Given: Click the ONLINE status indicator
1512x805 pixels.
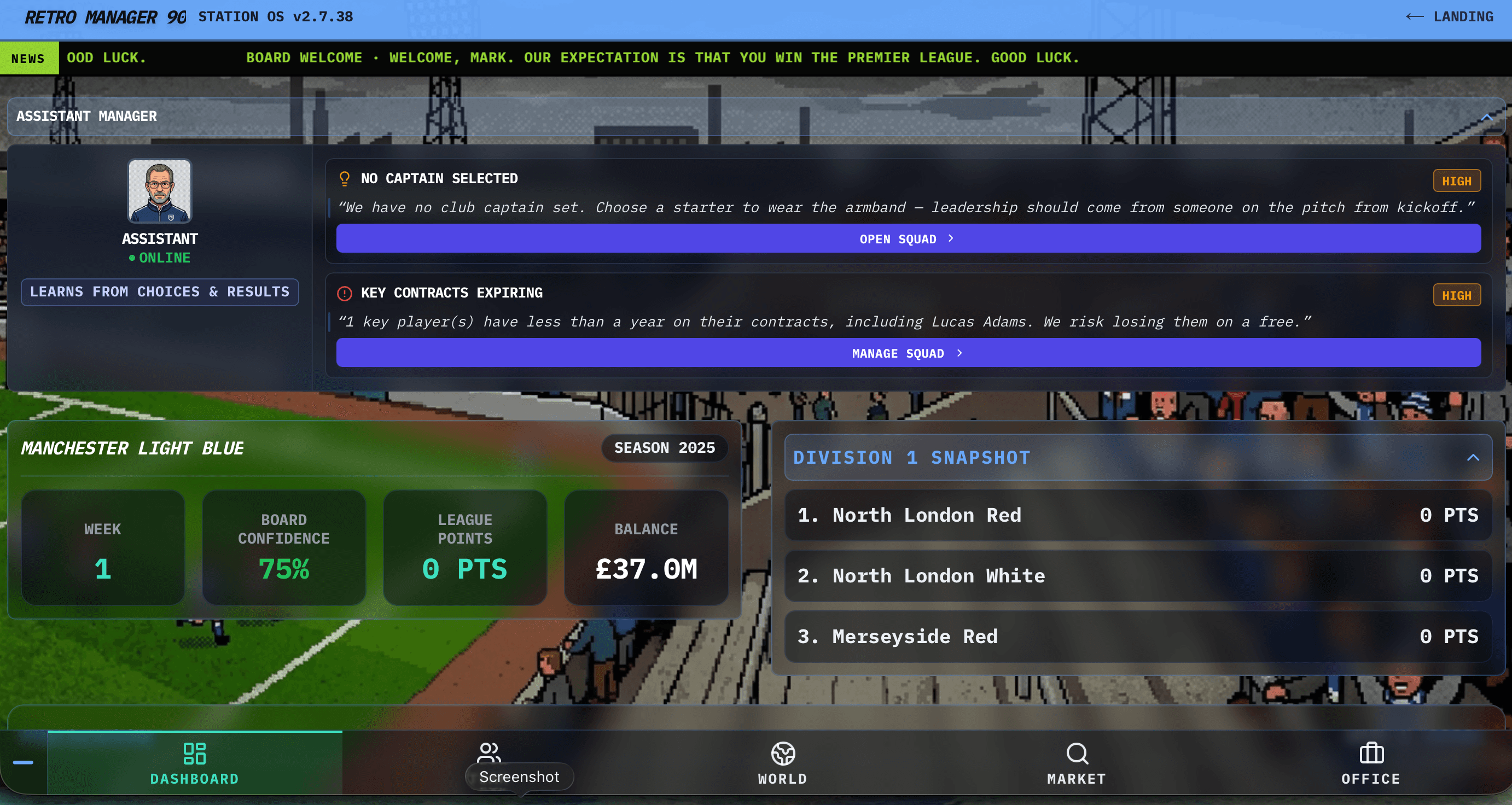Looking at the screenshot, I should click(x=160, y=257).
